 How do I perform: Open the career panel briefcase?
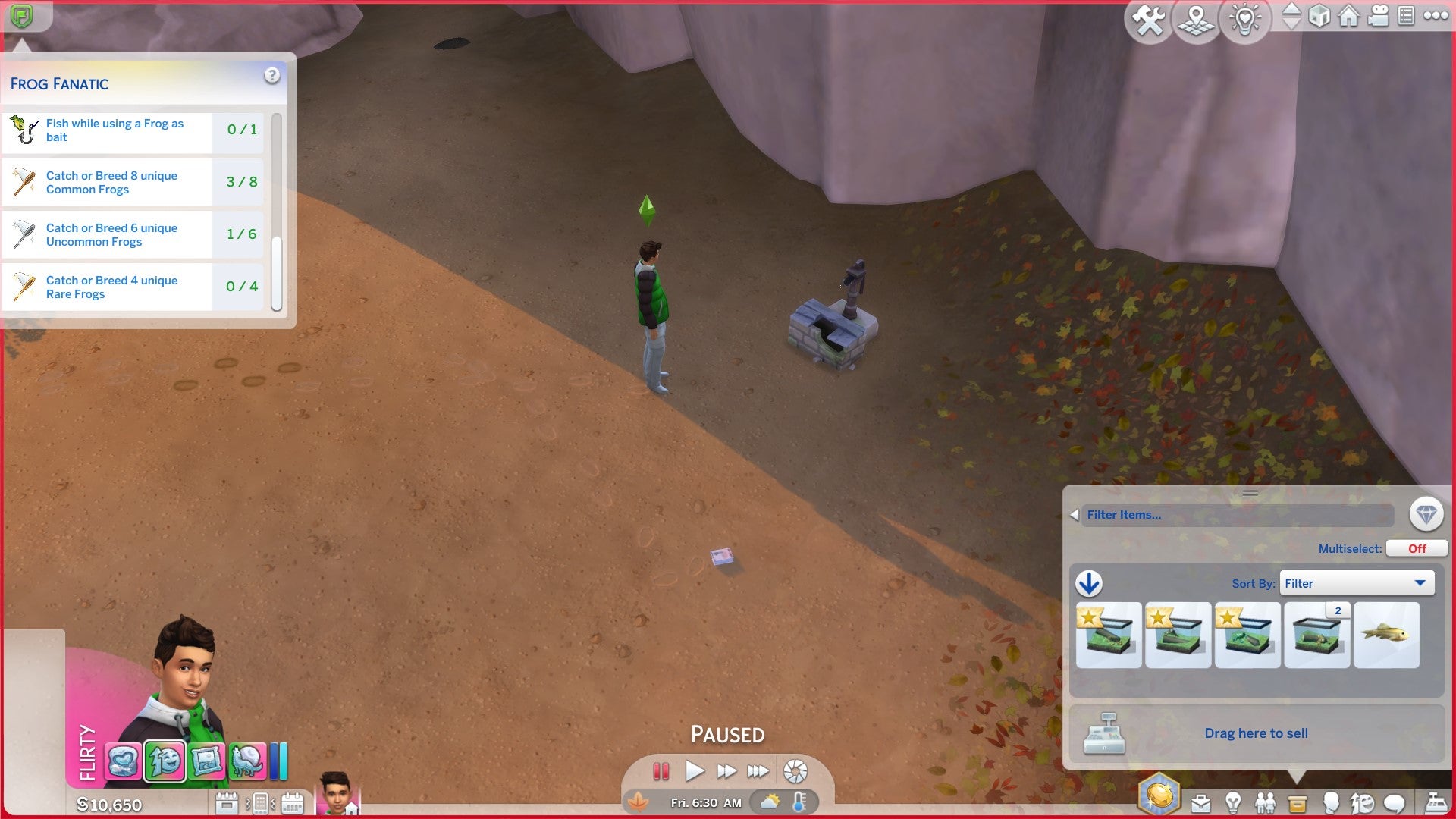pos(1201,802)
